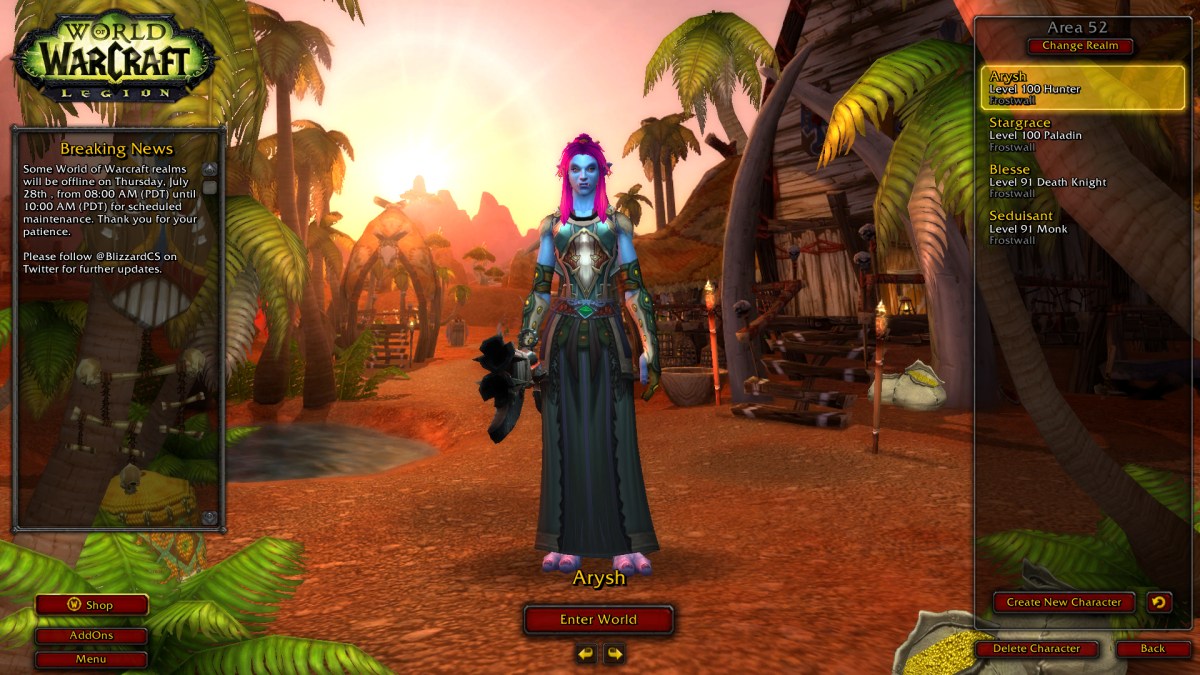Pick Seduisant the Level 91 Monk
Image resolution: width=1200 pixels, height=675 pixels.
tap(1083, 227)
